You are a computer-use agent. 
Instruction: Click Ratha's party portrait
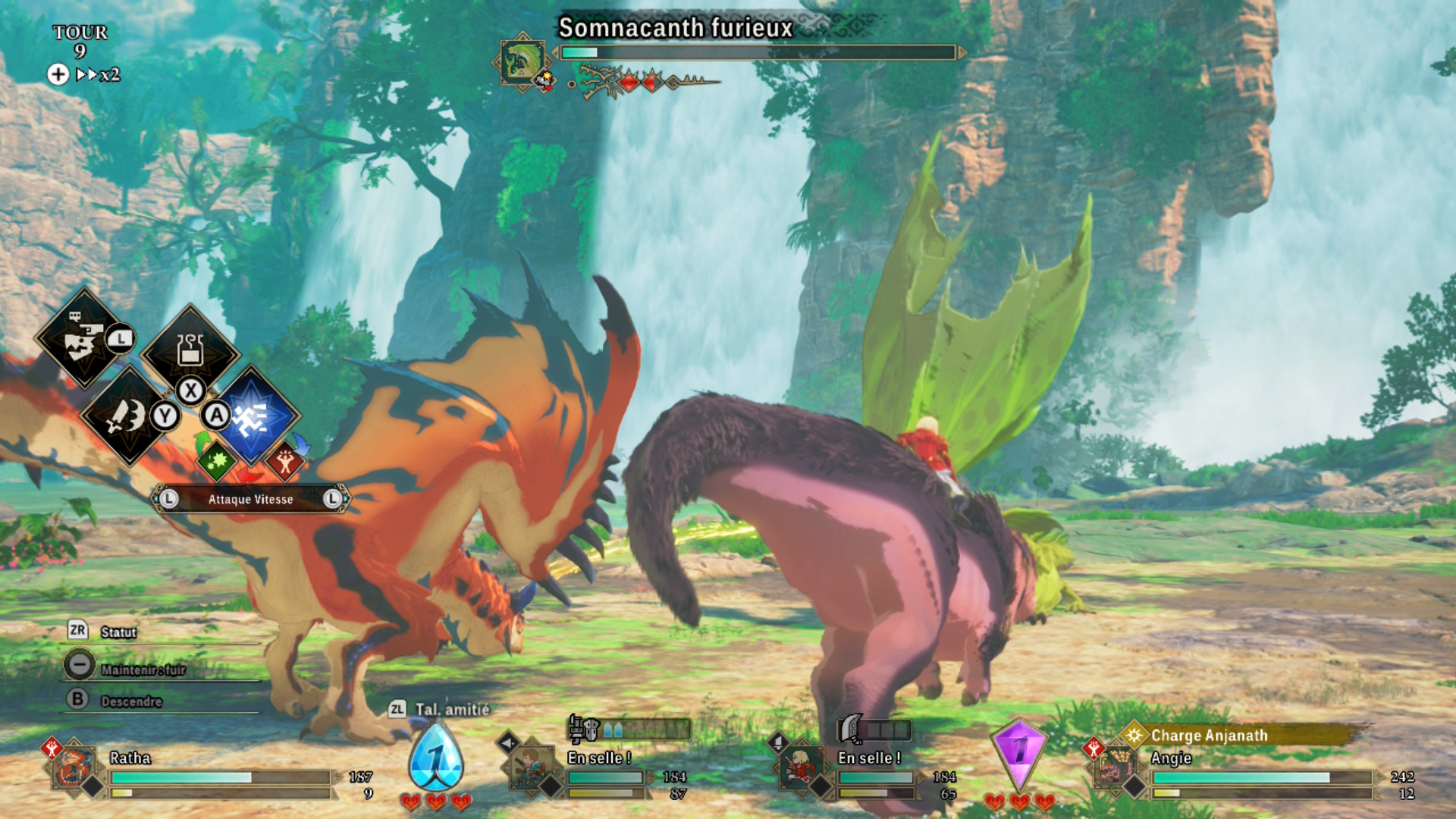75,767
